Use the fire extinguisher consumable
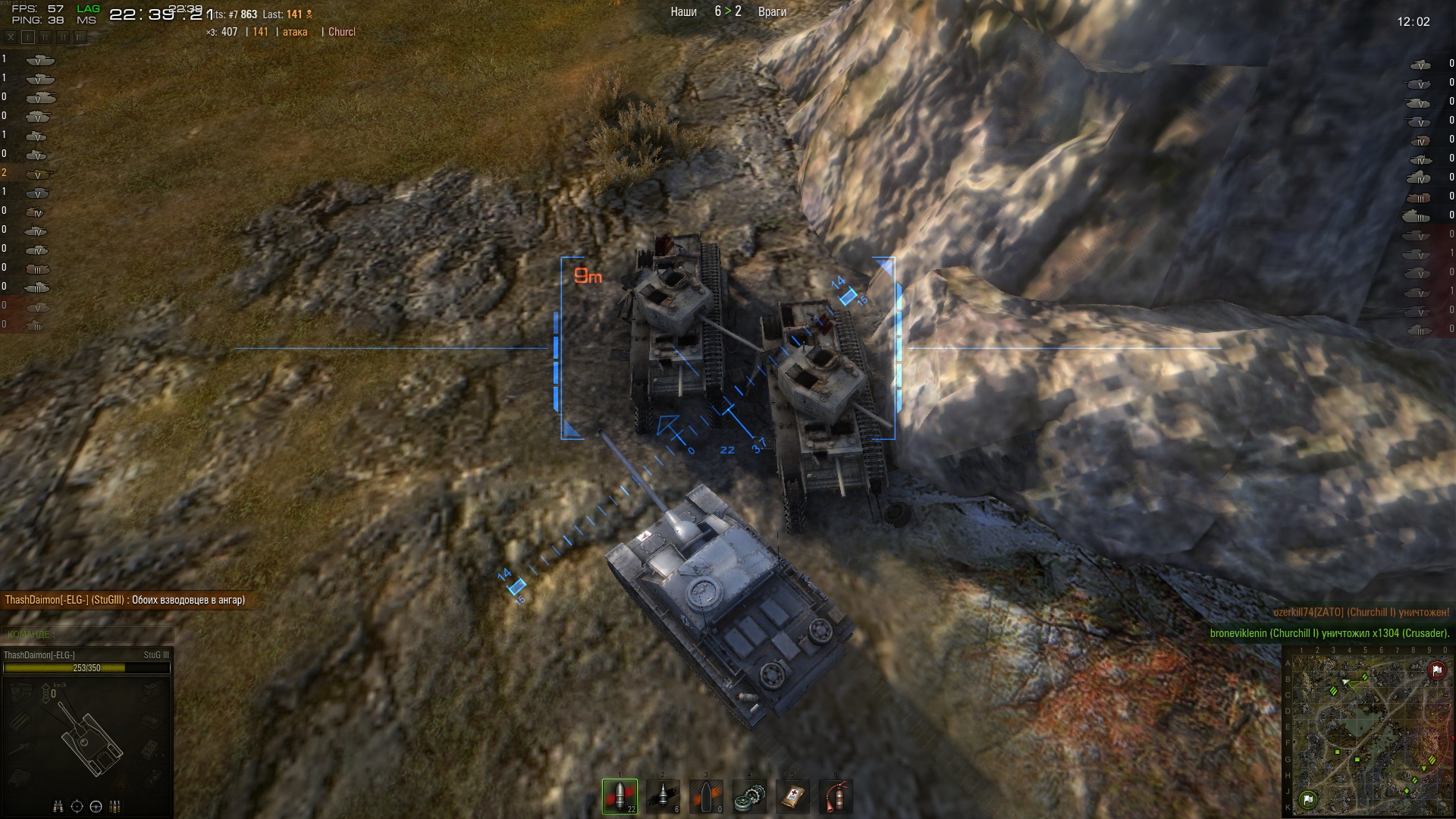Viewport: 1456px width, 819px height. (x=836, y=796)
